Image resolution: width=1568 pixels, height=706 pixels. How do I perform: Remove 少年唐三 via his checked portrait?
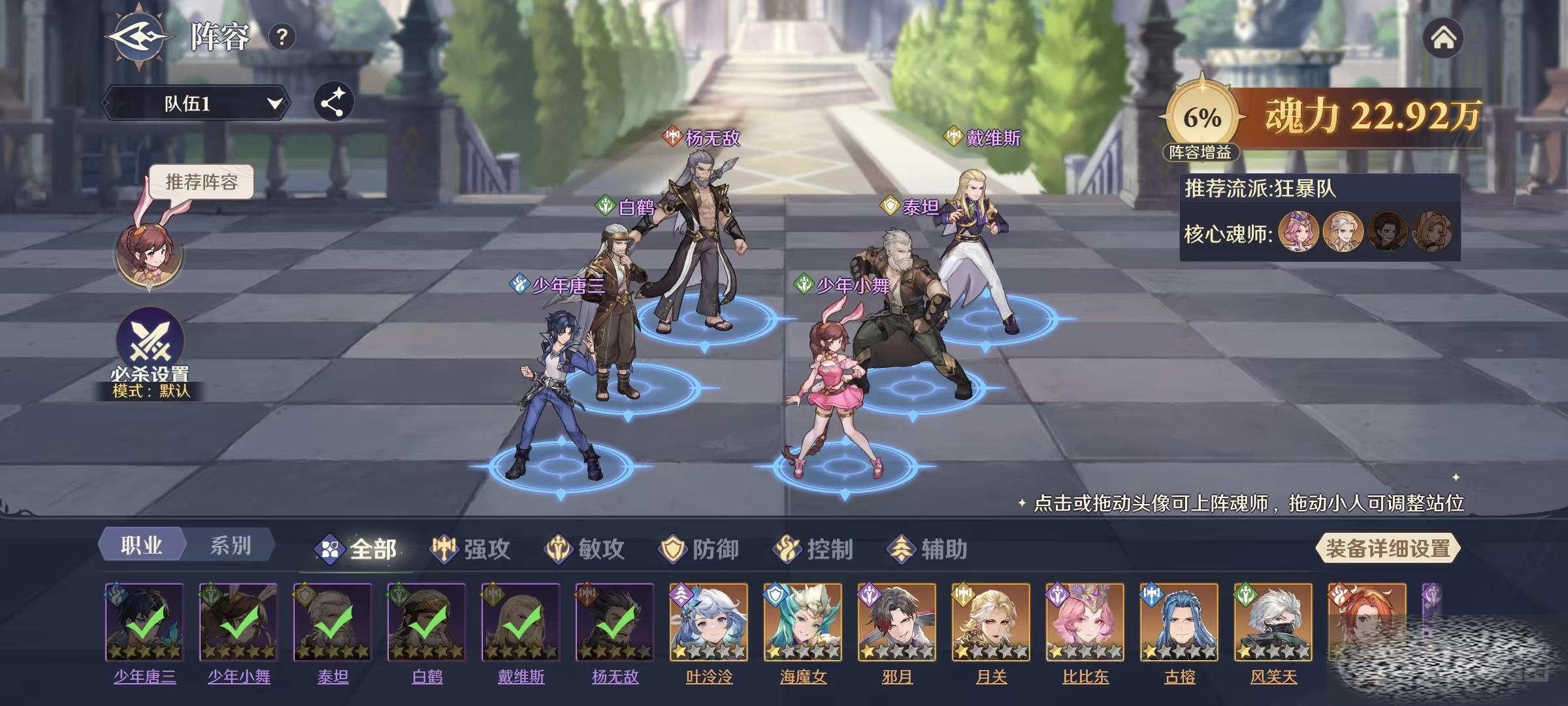[144, 622]
